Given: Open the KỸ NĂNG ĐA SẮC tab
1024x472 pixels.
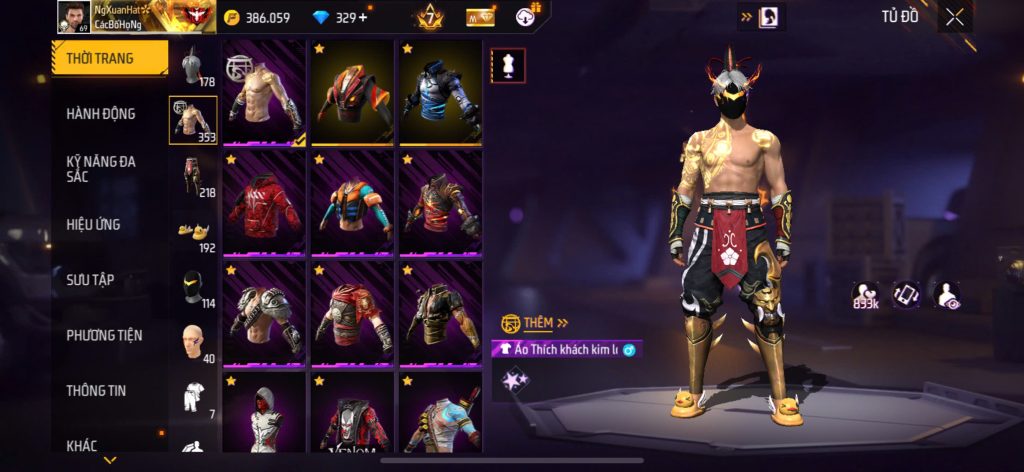Looking at the screenshot, I should tap(101, 169).
